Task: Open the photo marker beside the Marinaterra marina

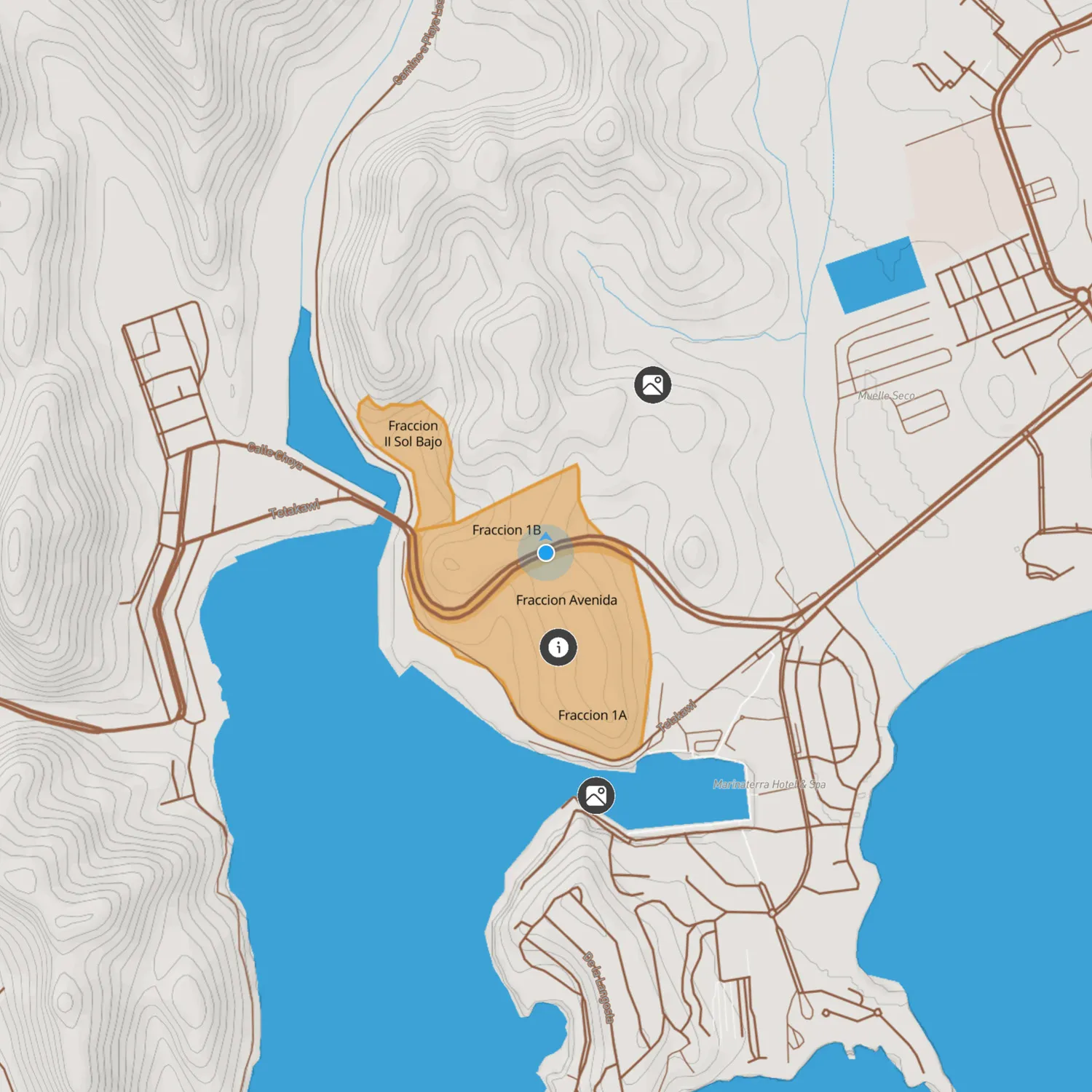Action: point(596,796)
